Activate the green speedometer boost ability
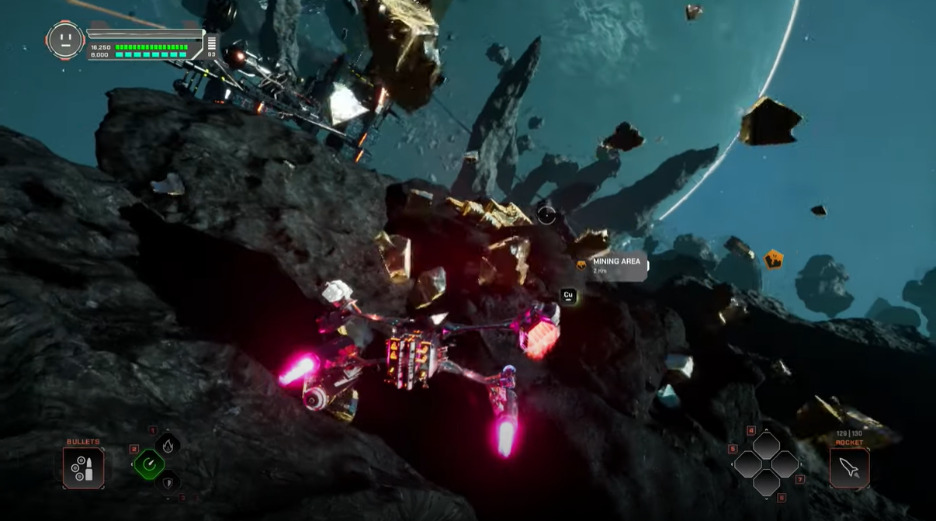 point(149,463)
